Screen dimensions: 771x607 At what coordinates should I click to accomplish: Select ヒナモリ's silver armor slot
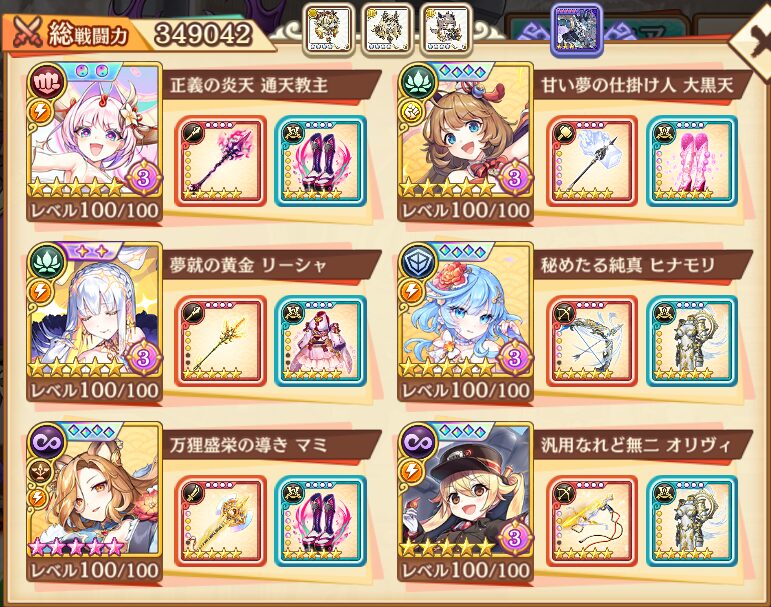(691, 341)
